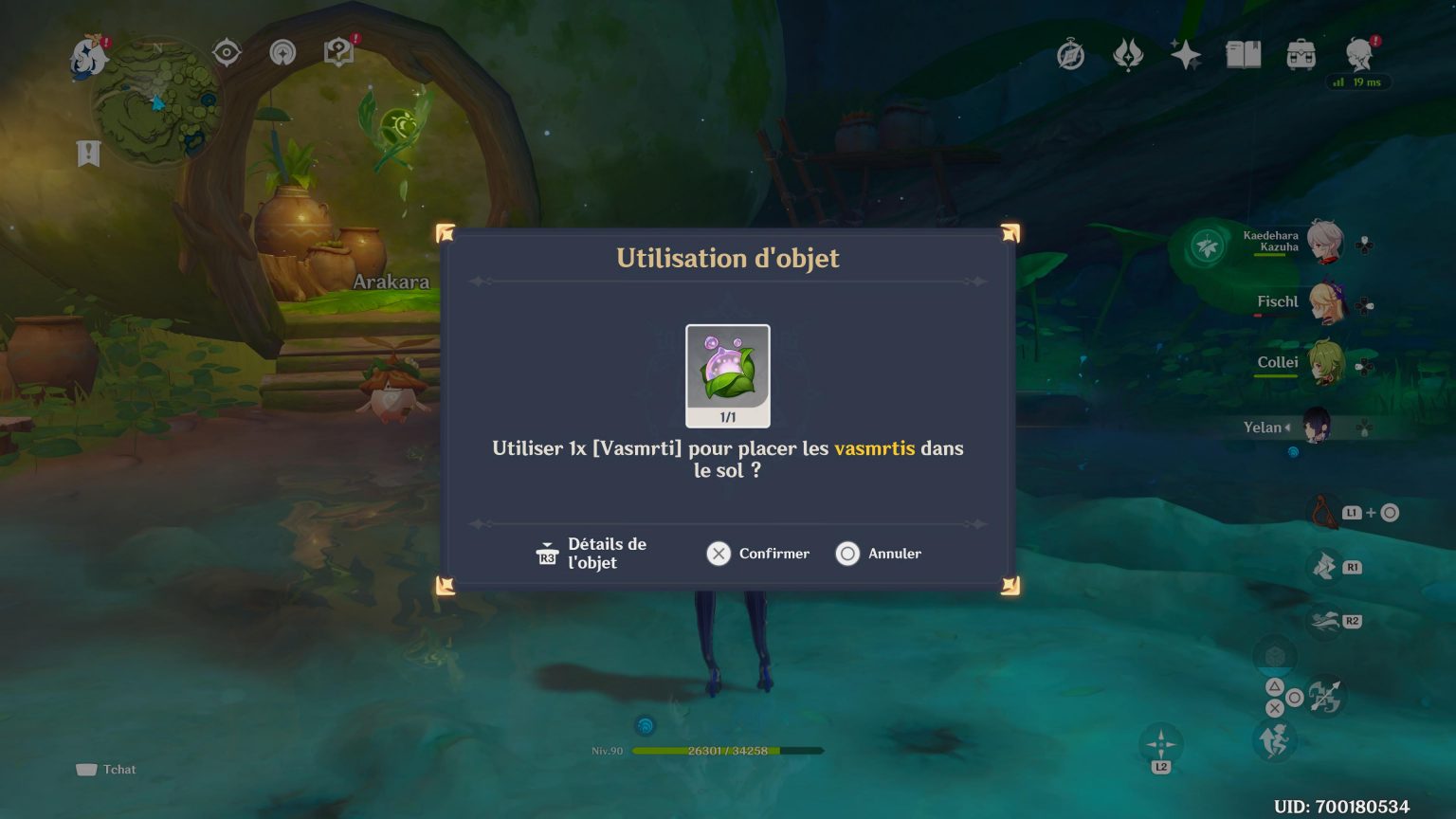Open the Battle Pass wings icon

[1127, 55]
